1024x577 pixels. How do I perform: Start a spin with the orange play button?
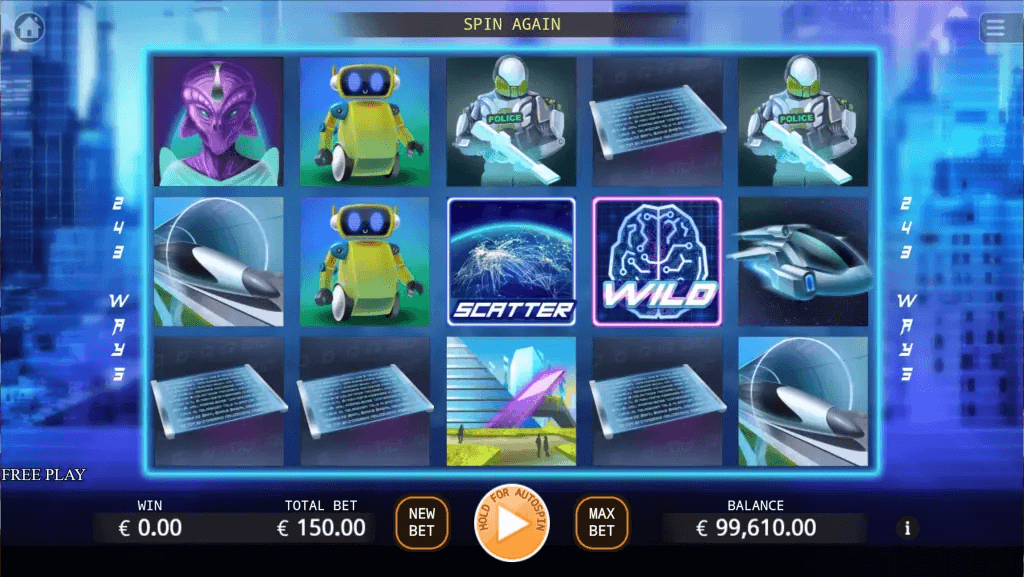click(511, 523)
